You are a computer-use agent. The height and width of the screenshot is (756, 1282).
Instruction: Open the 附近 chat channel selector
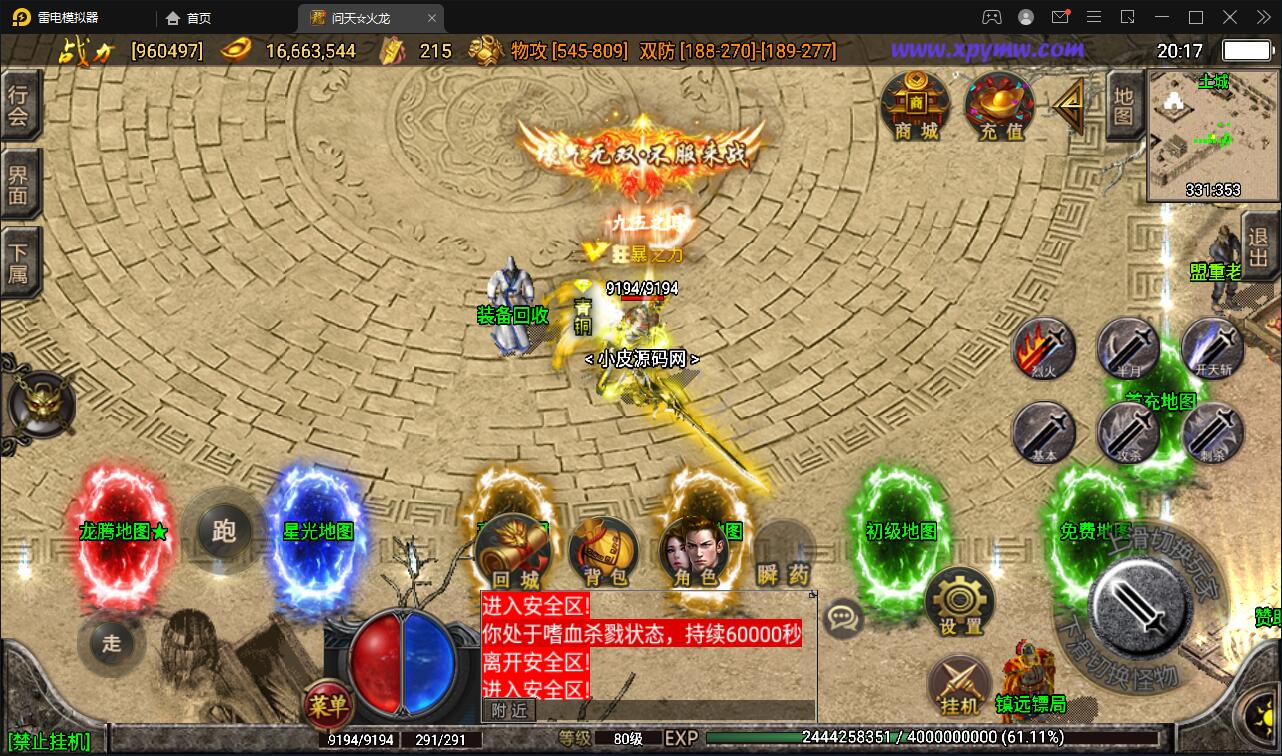(507, 710)
